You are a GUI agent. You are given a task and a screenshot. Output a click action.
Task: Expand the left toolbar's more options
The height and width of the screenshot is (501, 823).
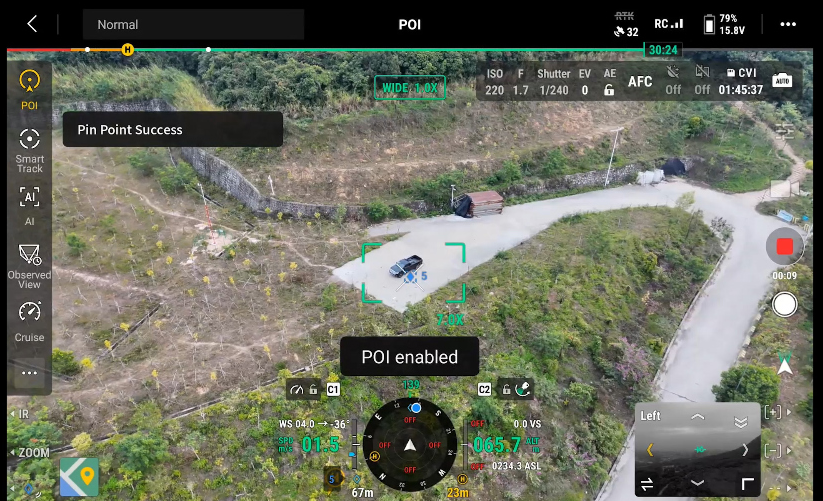tap(30, 373)
